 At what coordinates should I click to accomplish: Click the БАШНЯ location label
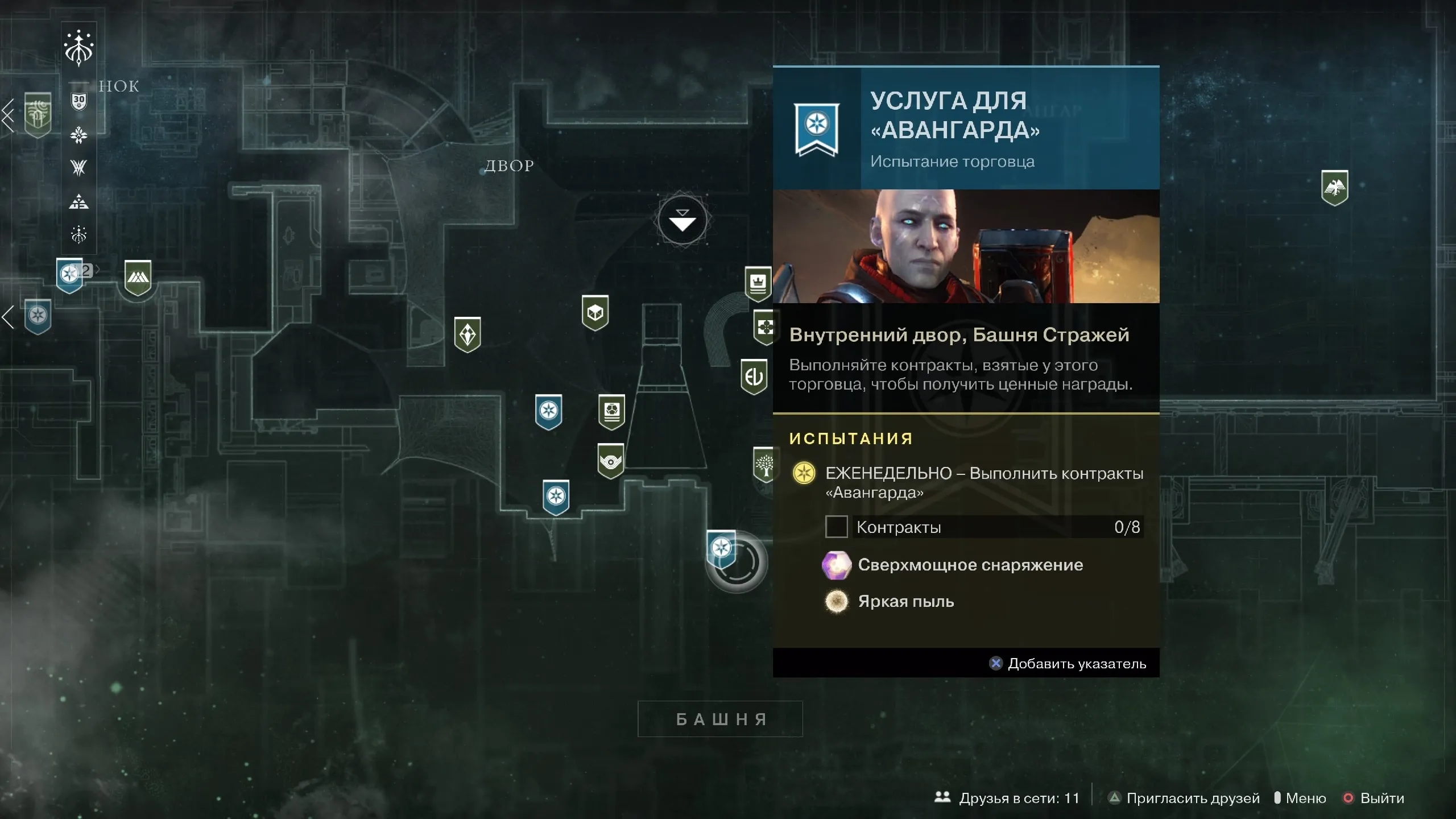720,719
